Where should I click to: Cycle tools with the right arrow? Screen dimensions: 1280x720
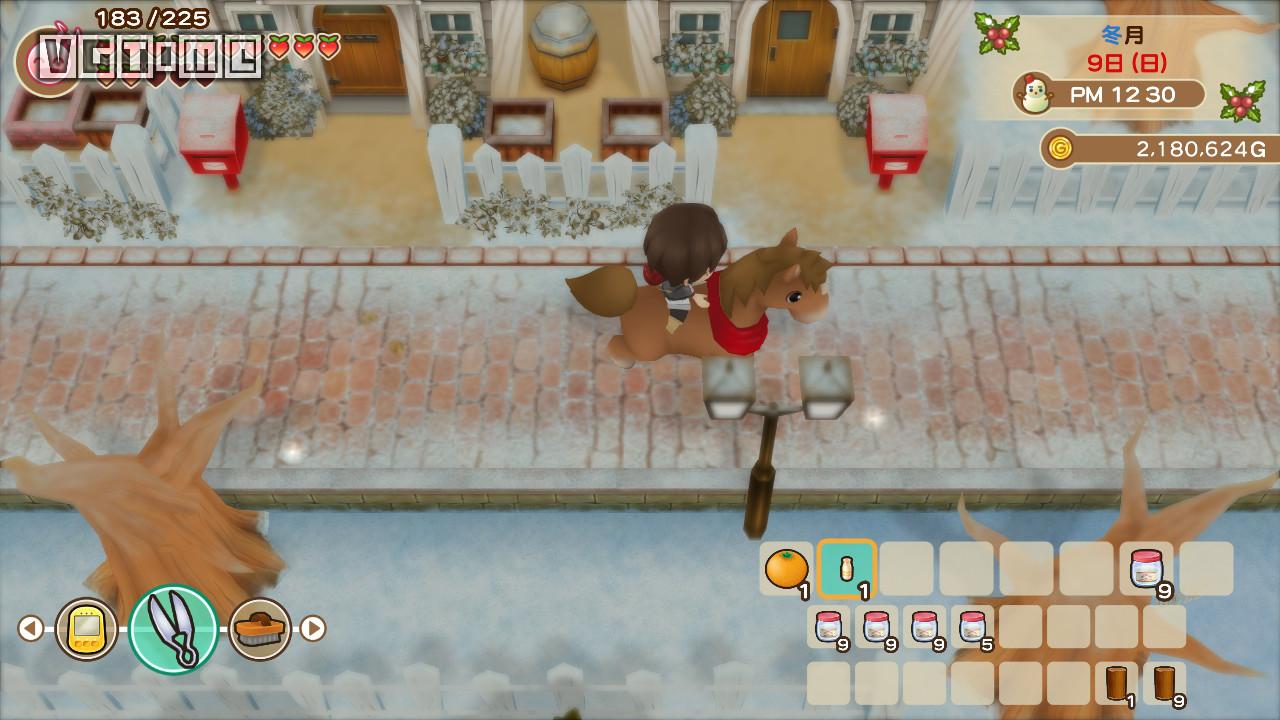(314, 629)
